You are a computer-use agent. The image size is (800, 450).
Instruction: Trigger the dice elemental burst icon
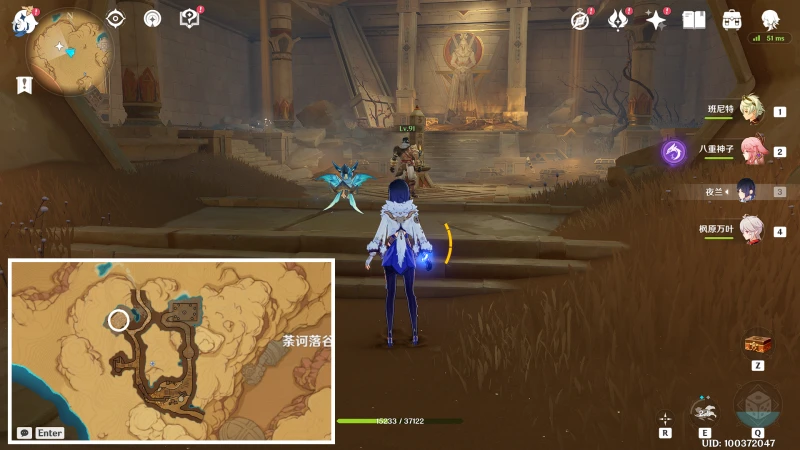pos(757,405)
